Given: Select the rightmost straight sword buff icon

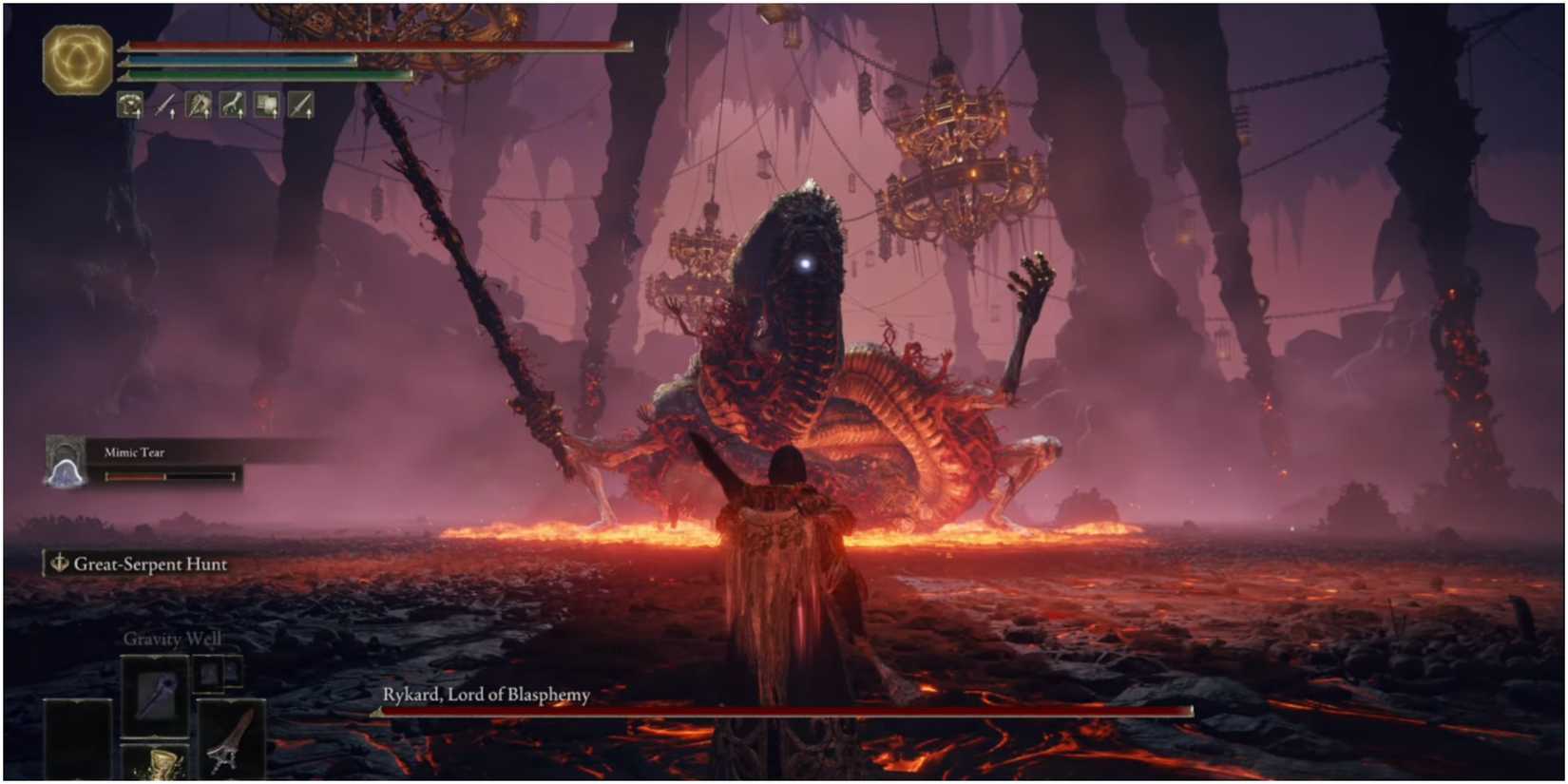Looking at the screenshot, I should tap(300, 105).
